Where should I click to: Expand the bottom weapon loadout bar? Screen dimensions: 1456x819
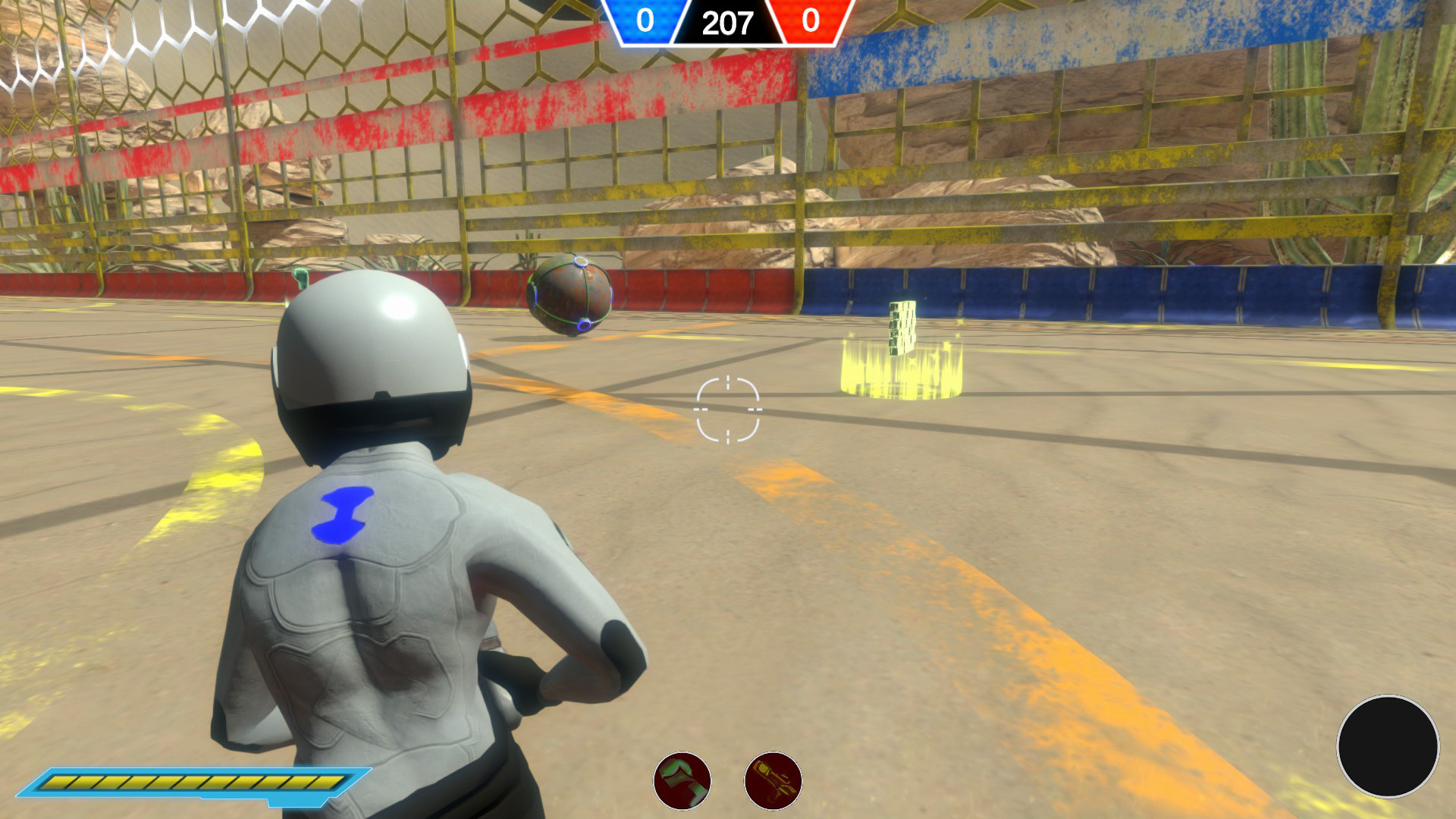pyautogui.click(x=726, y=783)
